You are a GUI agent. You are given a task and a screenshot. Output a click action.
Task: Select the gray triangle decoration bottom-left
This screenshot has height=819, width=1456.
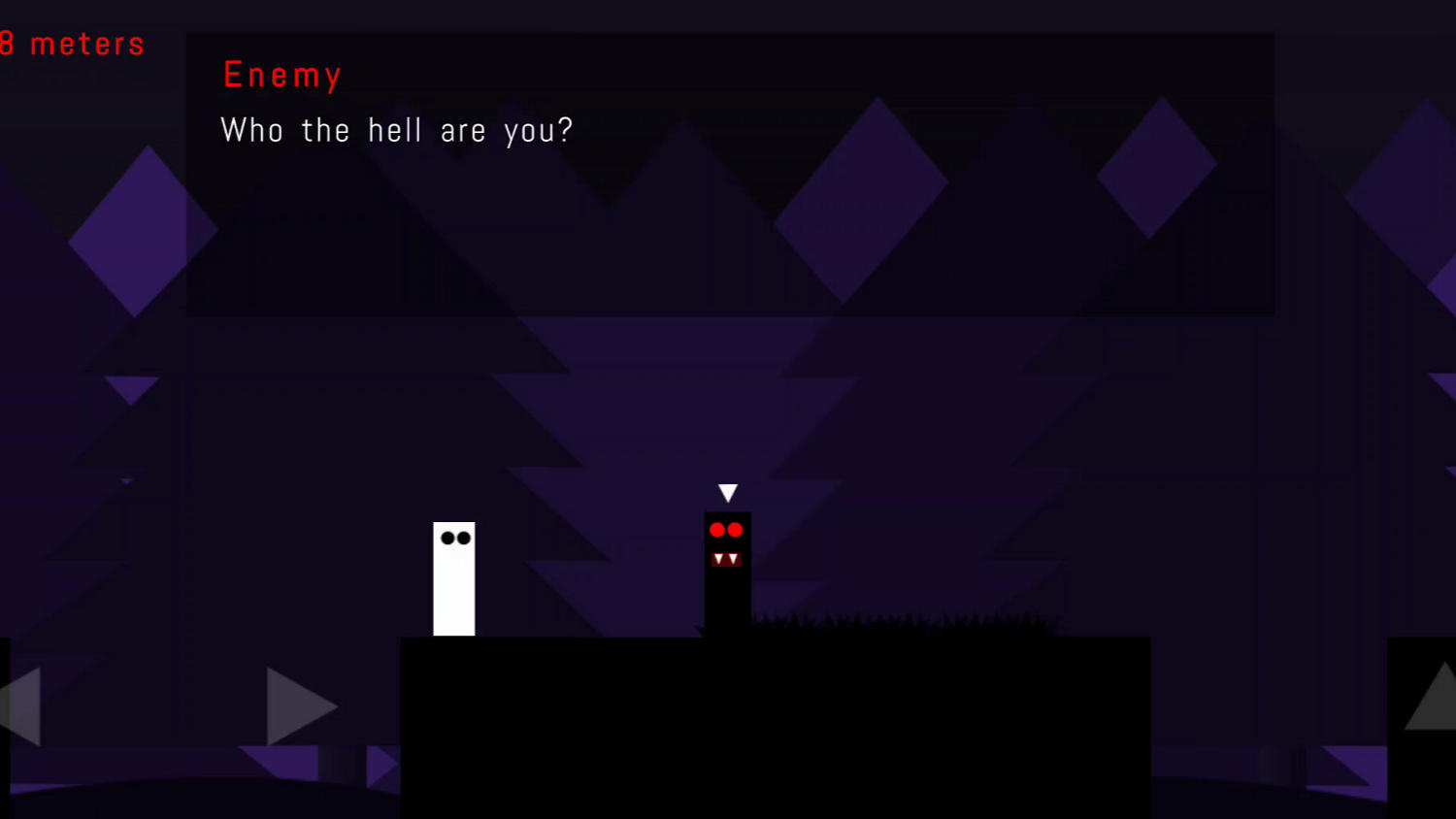click(x=296, y=706)
